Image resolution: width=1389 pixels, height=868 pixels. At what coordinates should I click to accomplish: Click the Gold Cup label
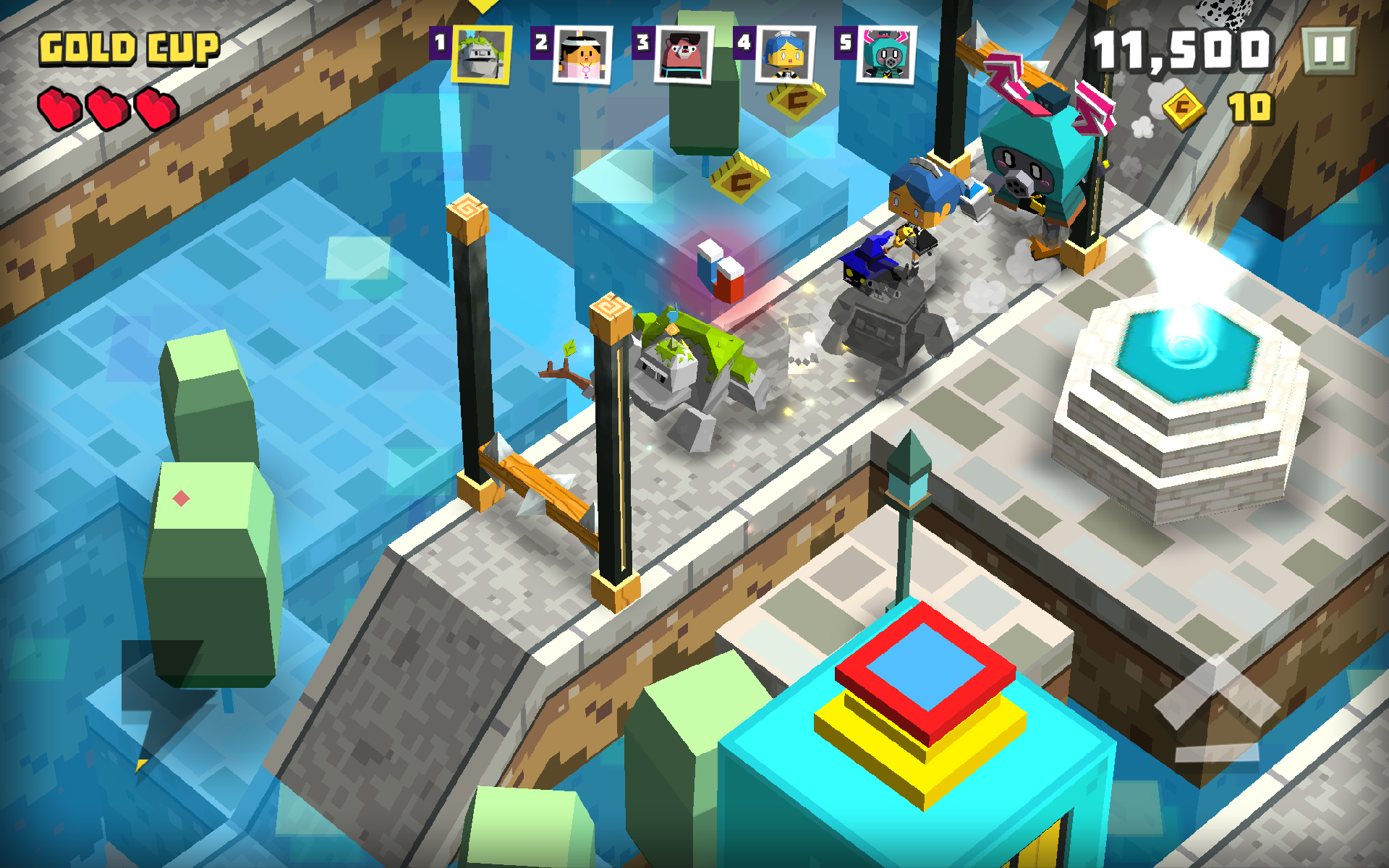coord(129,47)
